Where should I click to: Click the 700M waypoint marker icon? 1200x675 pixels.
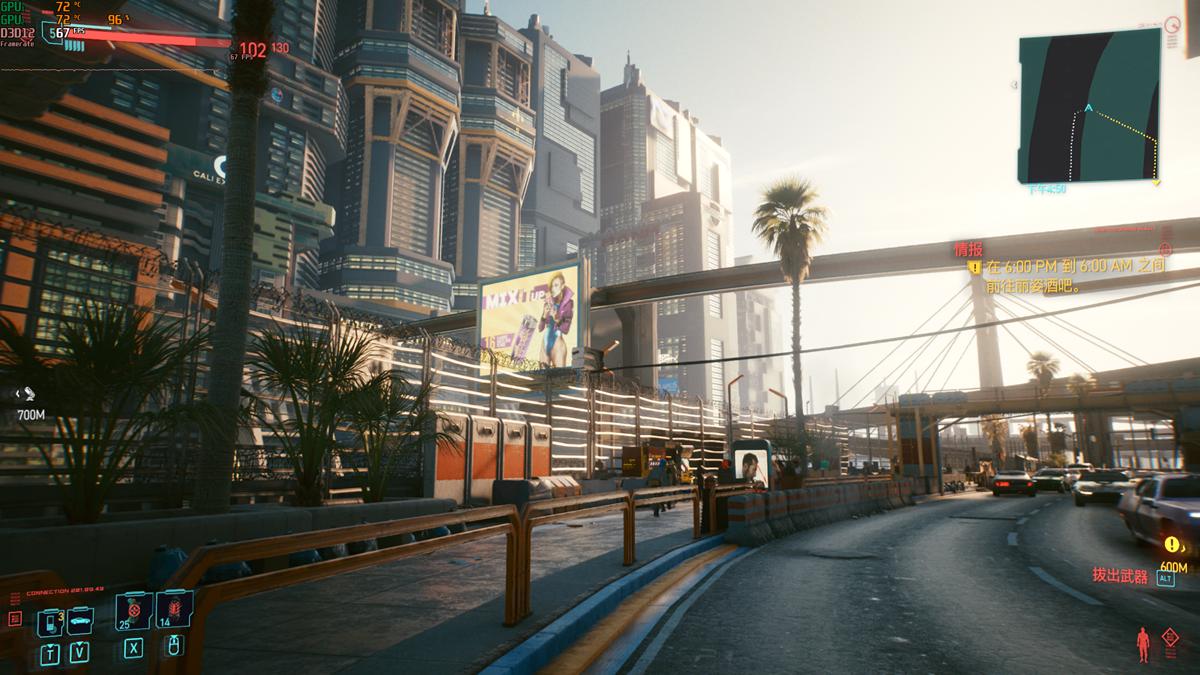click(x=29, y=394)
